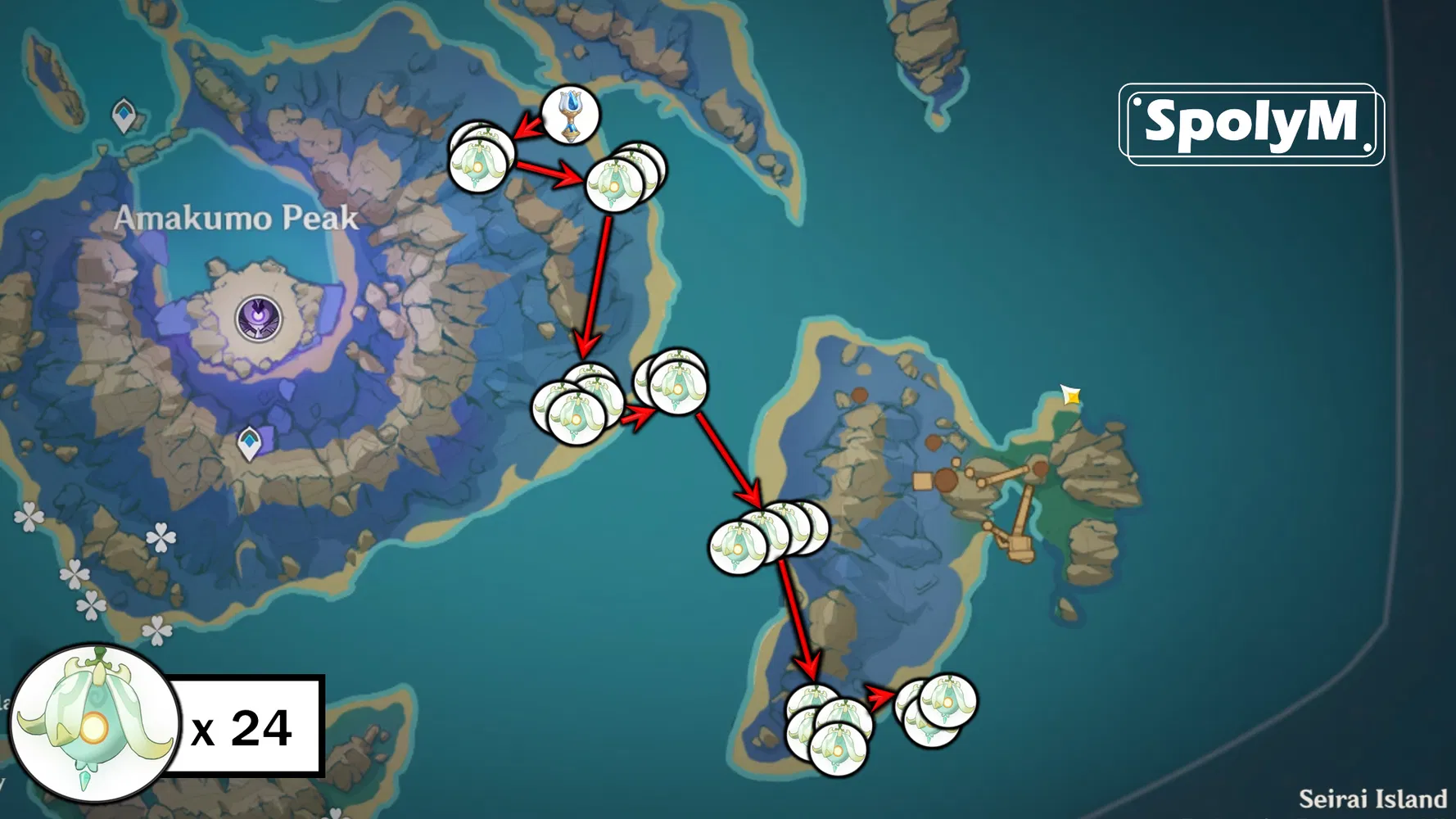Select the blue item icon at the route start
The height and width of the screenshot is (819, 1456).
pos(571,115)
